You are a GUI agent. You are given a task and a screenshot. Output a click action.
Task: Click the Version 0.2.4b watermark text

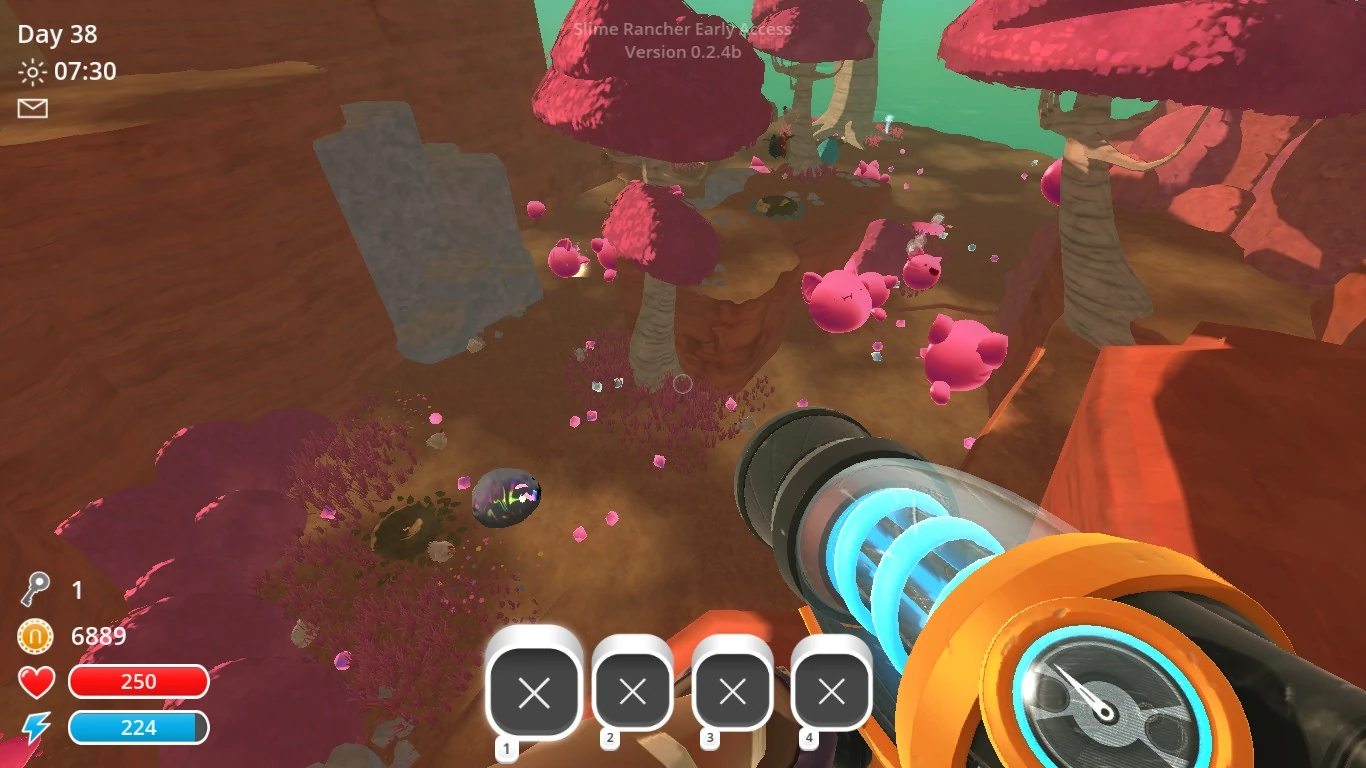[683, 52]
